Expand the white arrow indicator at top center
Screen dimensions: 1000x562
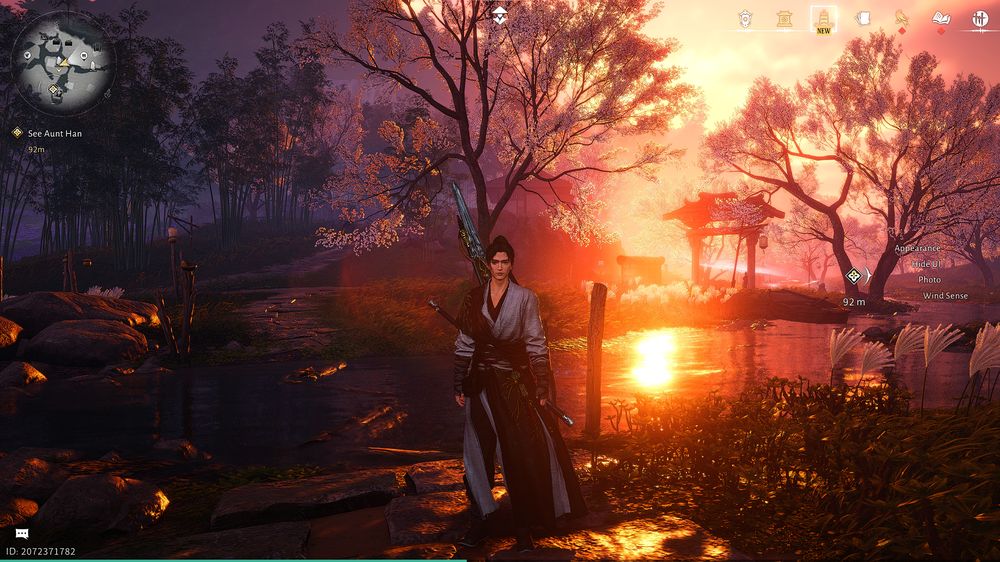tap(499, 14)
